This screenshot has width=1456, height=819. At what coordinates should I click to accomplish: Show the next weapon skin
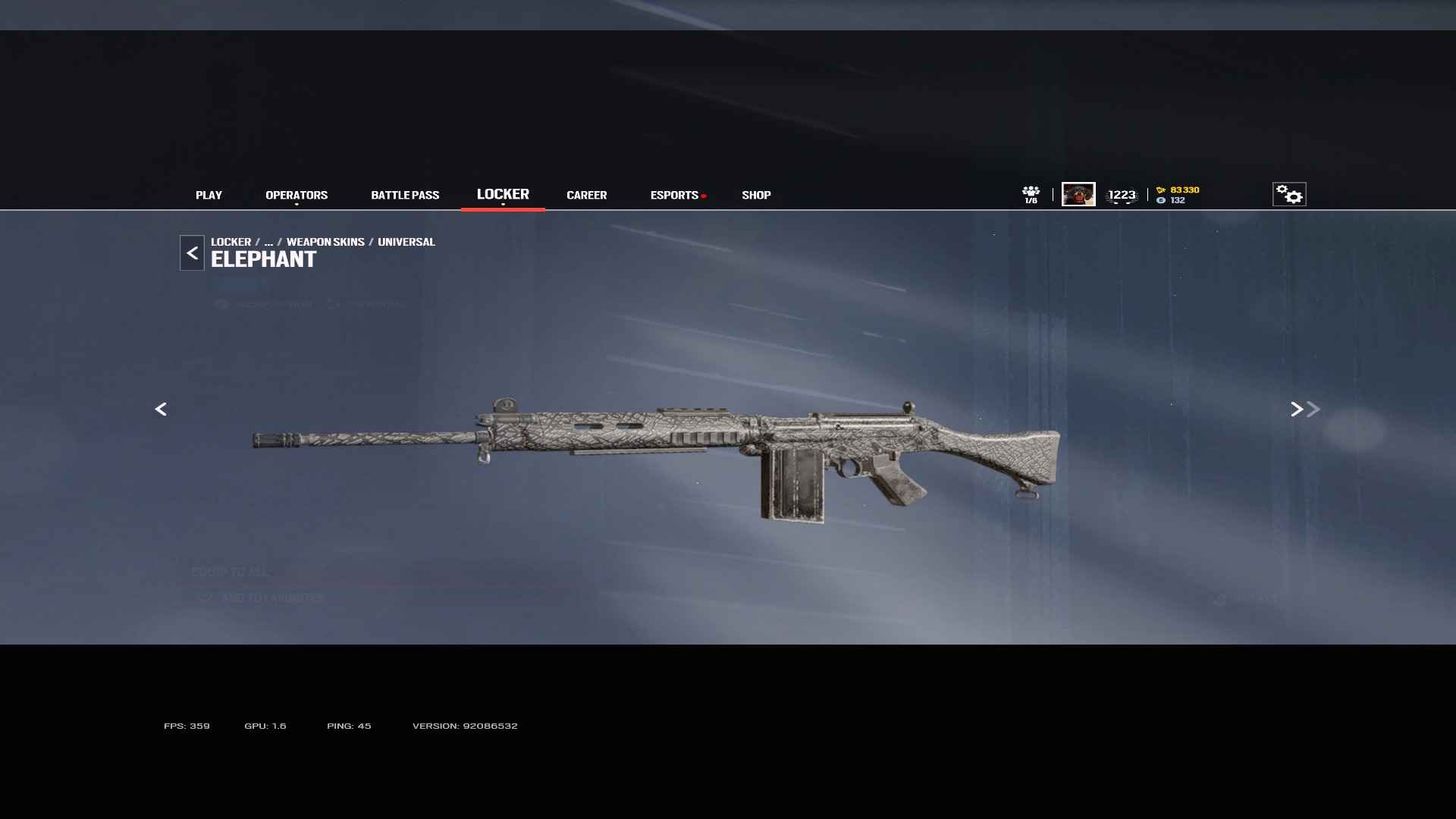(1298, 409)
